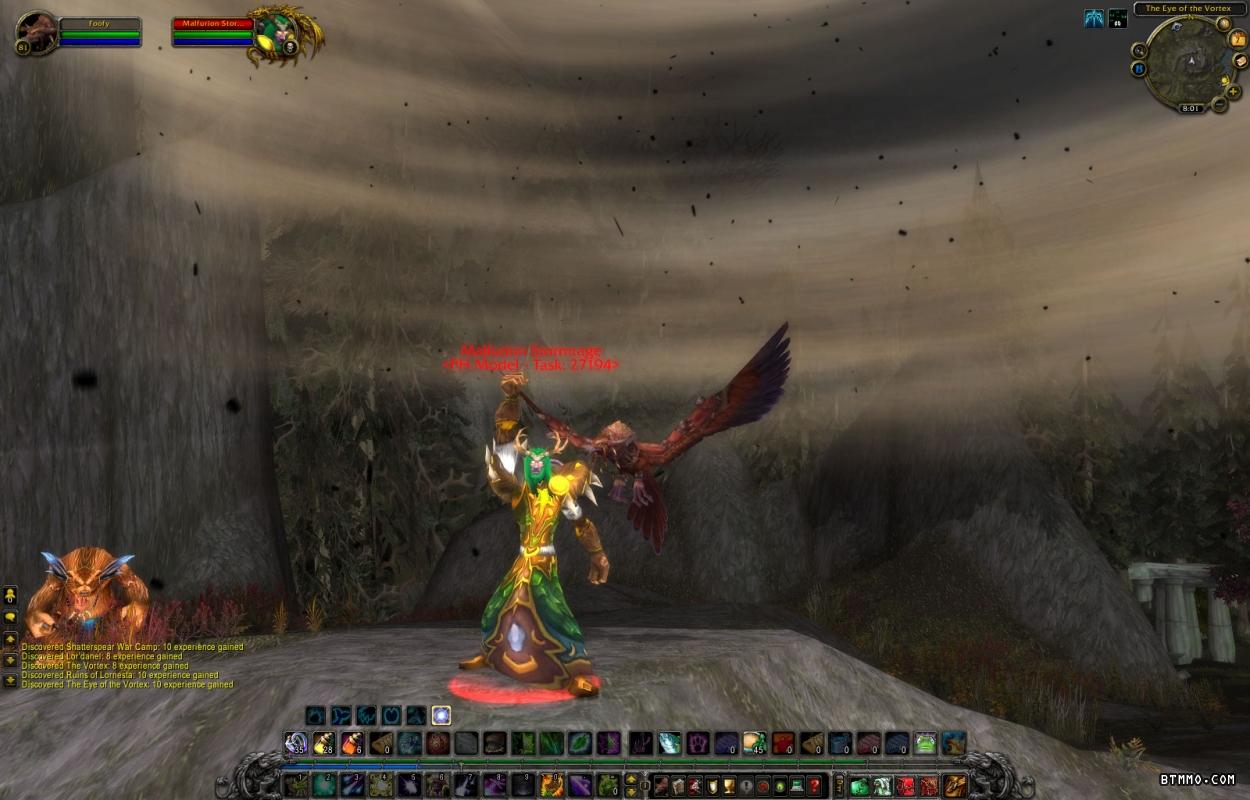This screenshot has width=1250, height=800.
Task: Zoom out the minimap with the minus button
Action: click(x=1218, y=104)
